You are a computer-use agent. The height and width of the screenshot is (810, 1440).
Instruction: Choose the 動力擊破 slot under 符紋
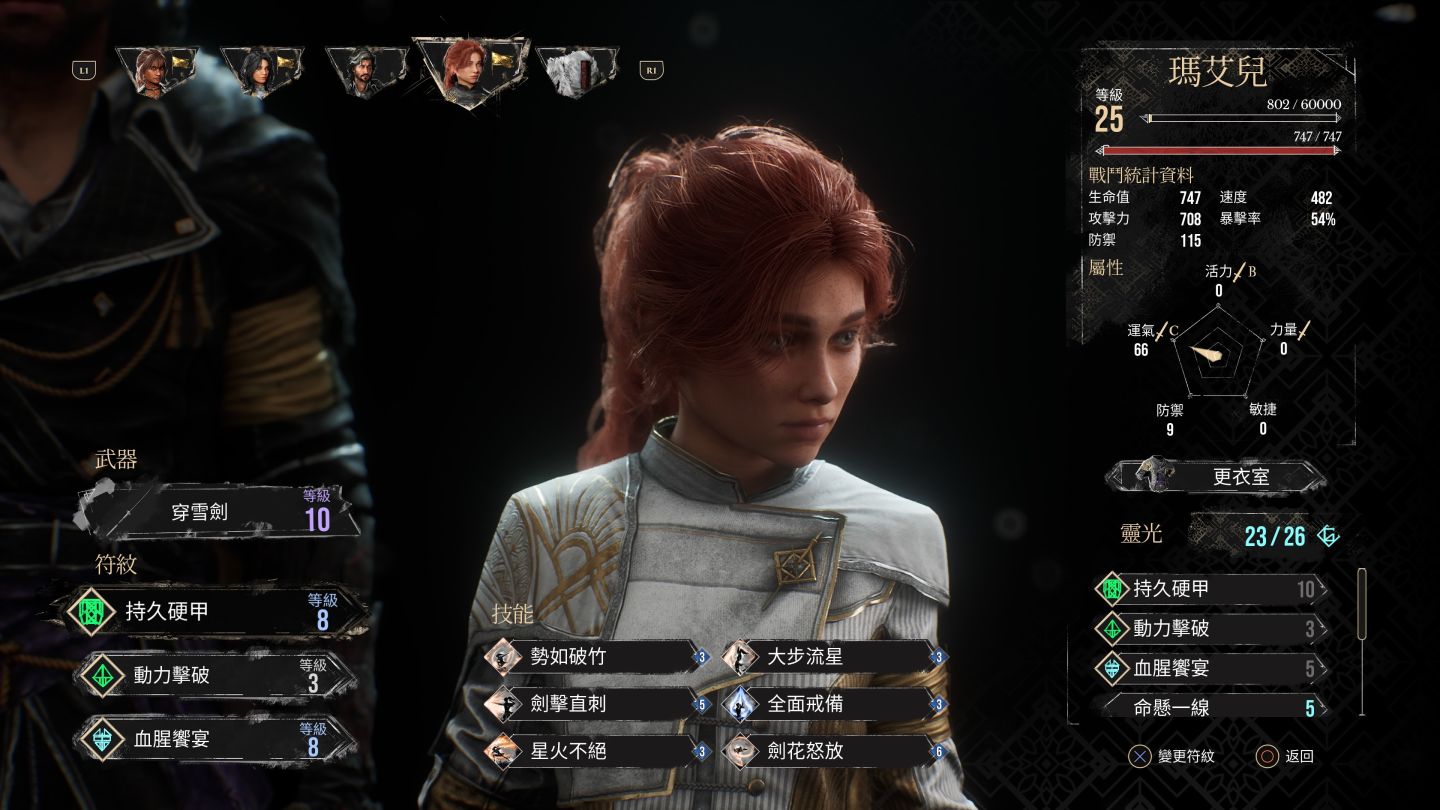217,676
